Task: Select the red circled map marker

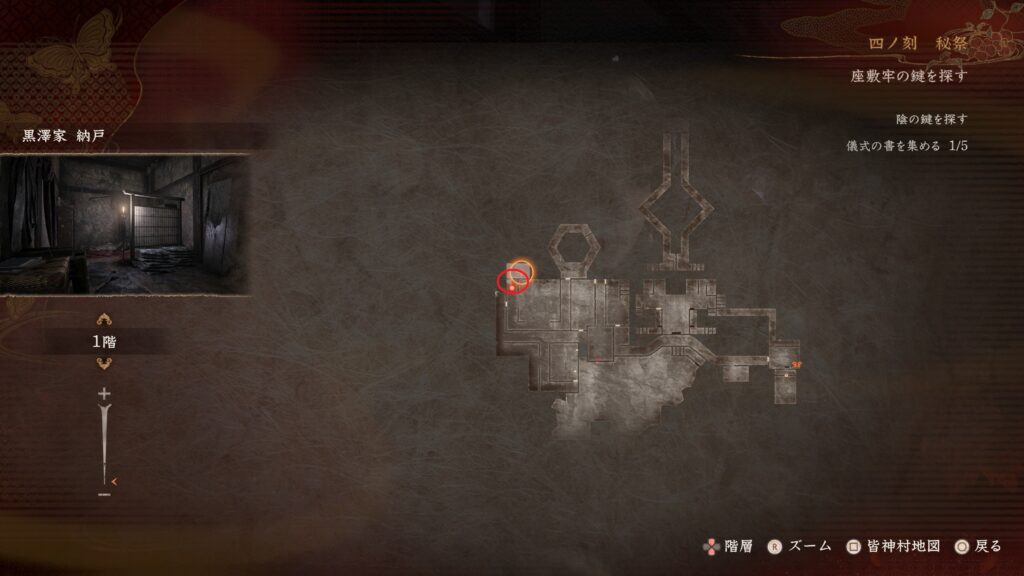Action: point(510,281)
